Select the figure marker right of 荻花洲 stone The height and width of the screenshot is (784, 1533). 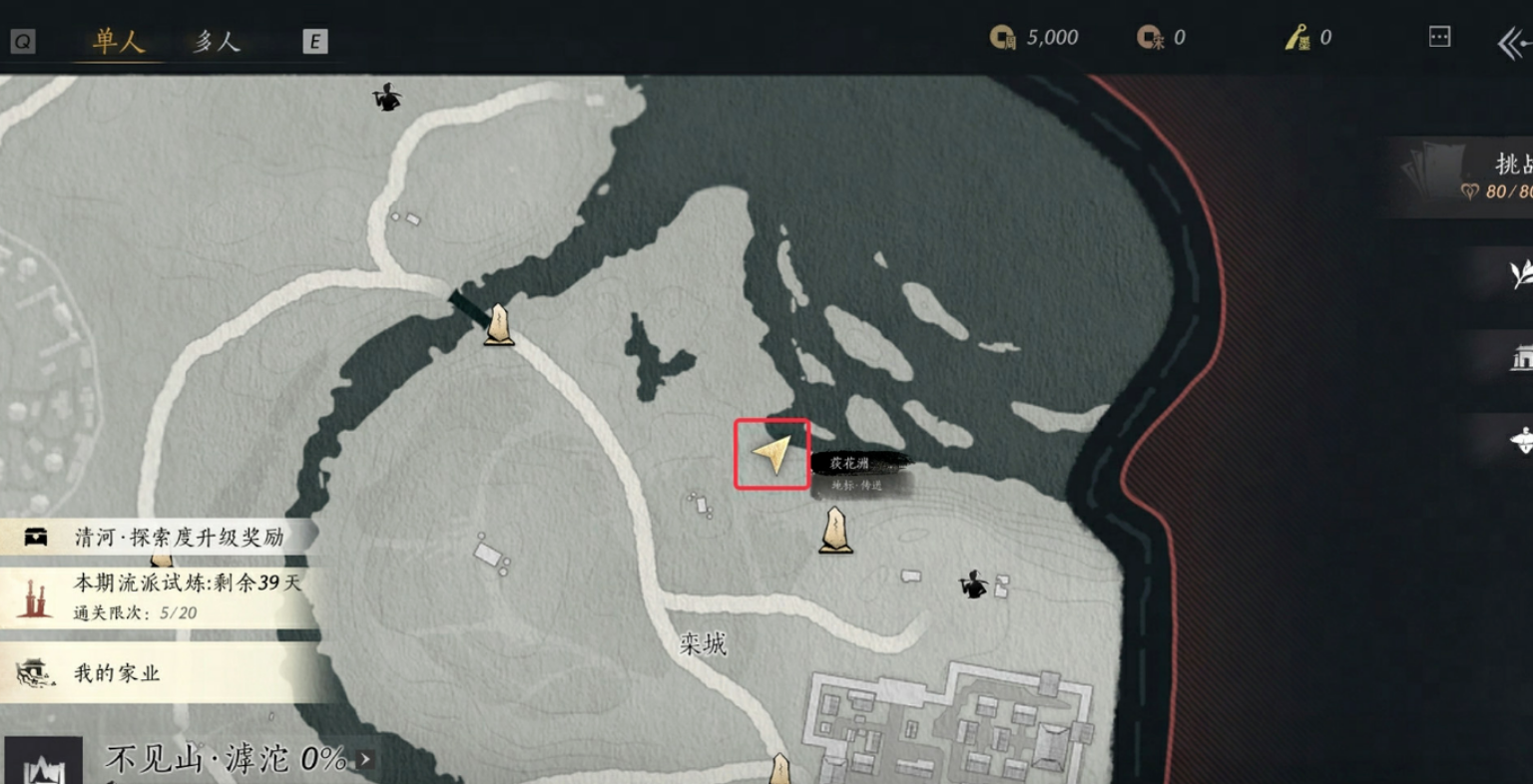coord(973,584)
